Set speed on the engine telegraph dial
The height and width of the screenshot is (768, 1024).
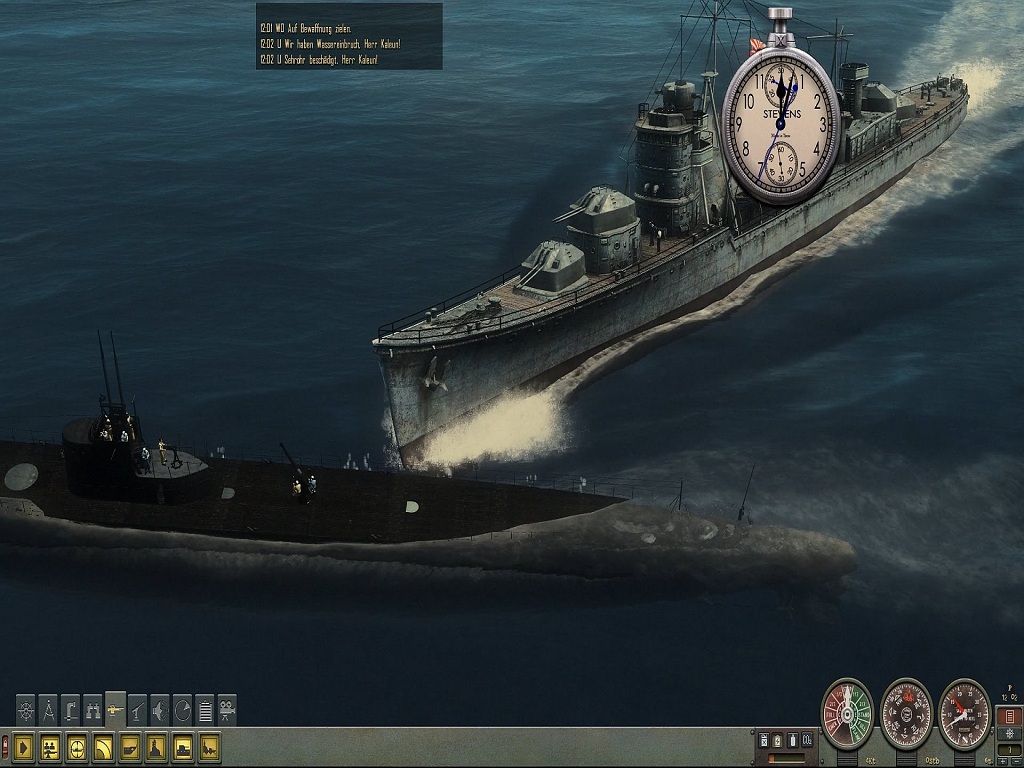point(847,714)
